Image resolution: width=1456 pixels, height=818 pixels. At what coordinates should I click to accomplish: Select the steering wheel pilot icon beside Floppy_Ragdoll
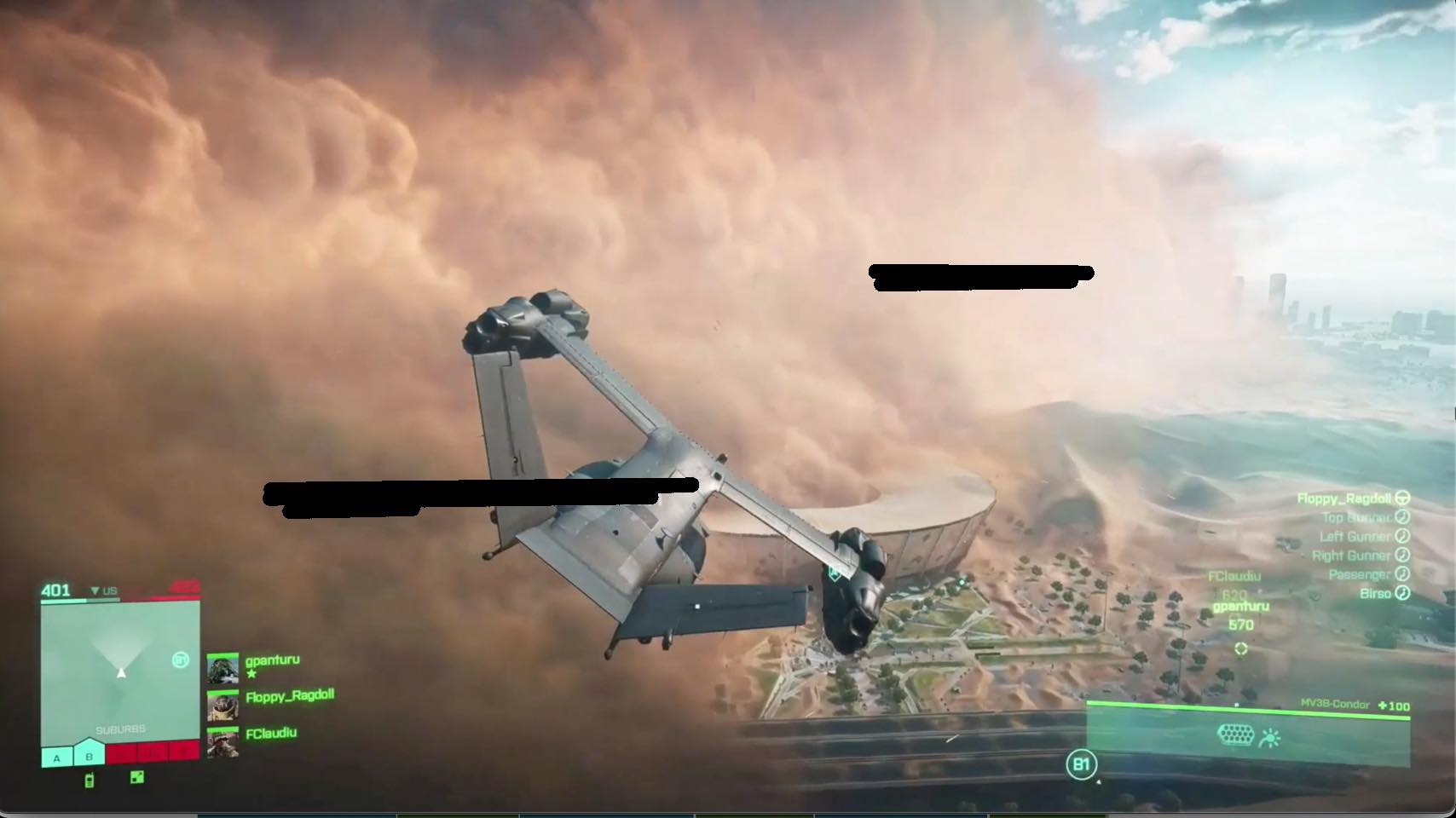pos(1404,498)
